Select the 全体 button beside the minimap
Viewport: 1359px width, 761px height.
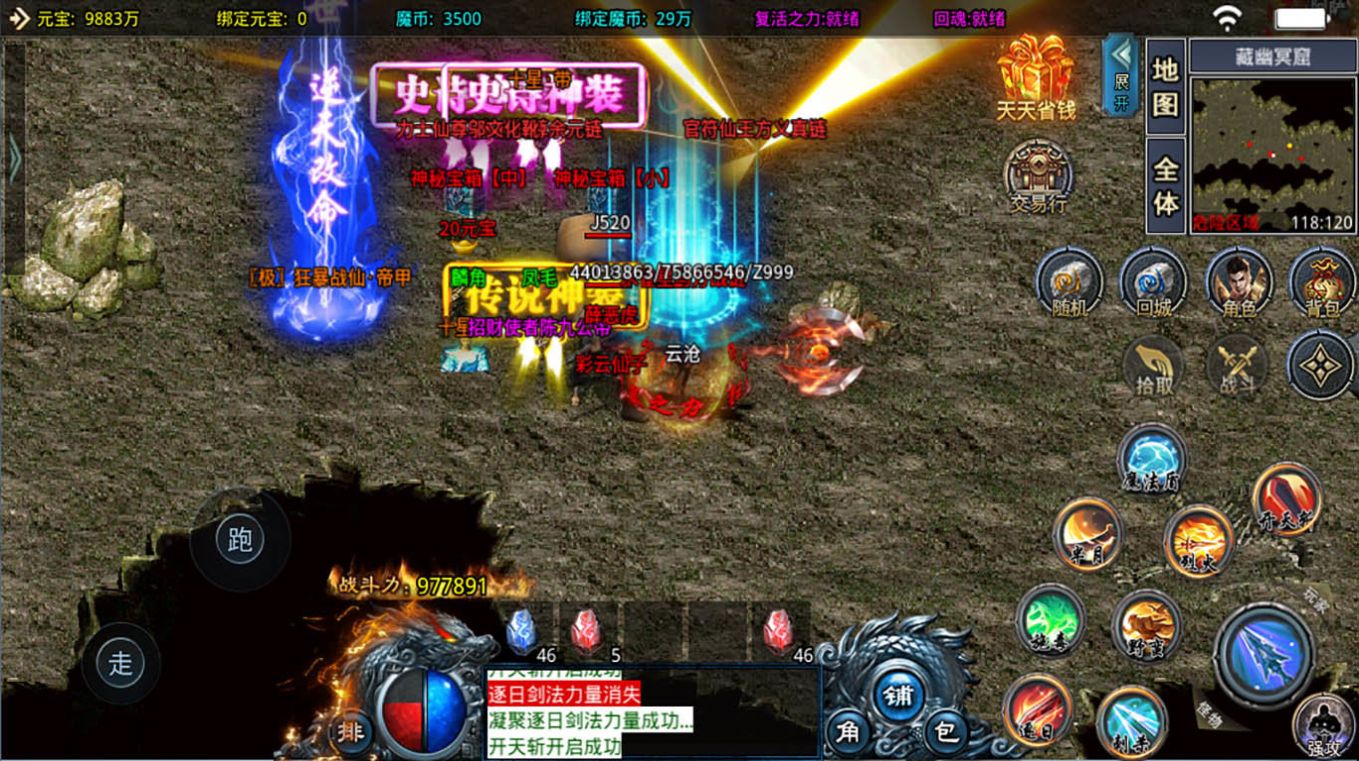click(x=1165, y=185)
